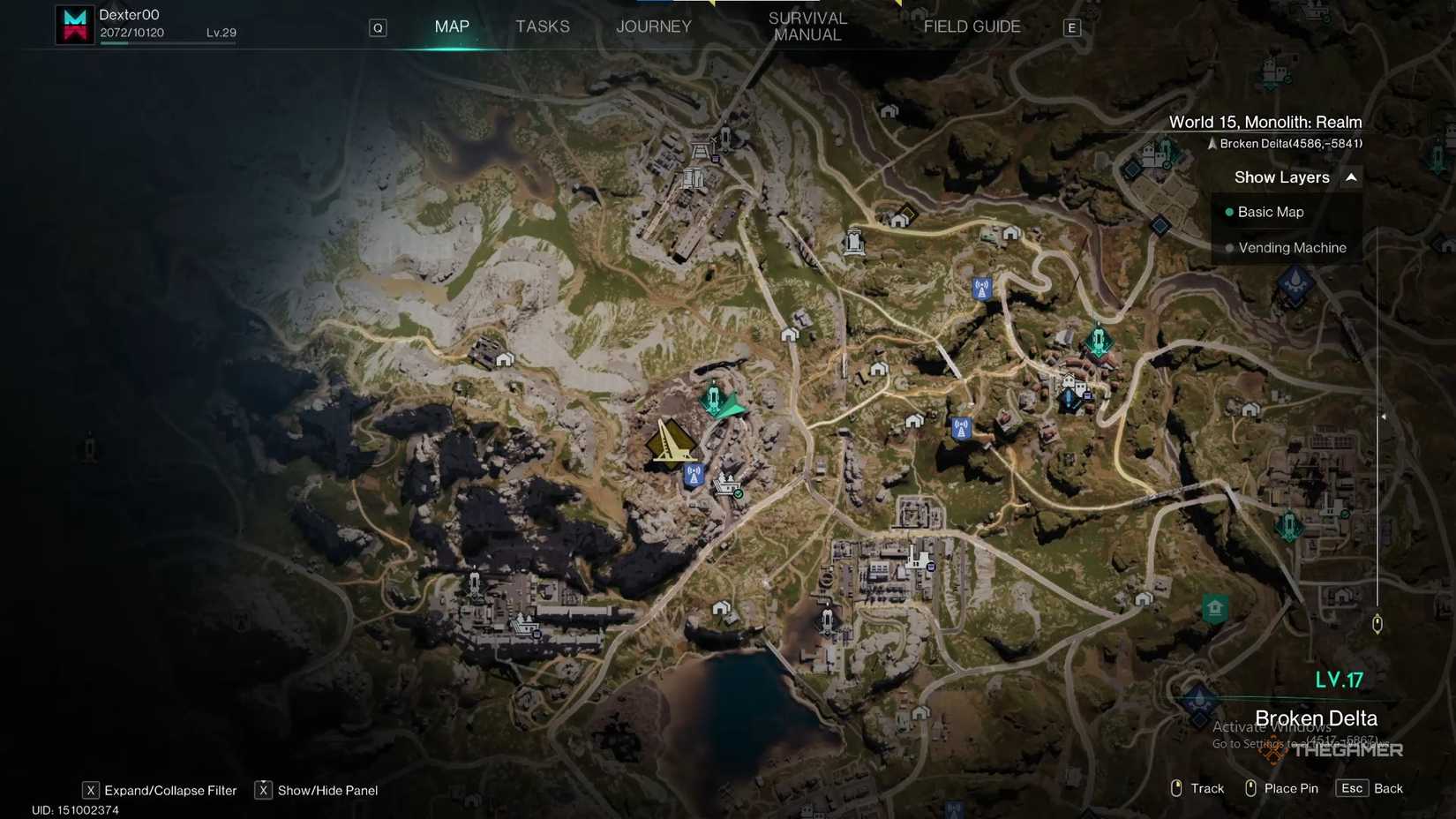The width and height of the screenshot is (1456, 819).
Task: Collapse the Show Layers panel
Action: tap(1351, 177)
